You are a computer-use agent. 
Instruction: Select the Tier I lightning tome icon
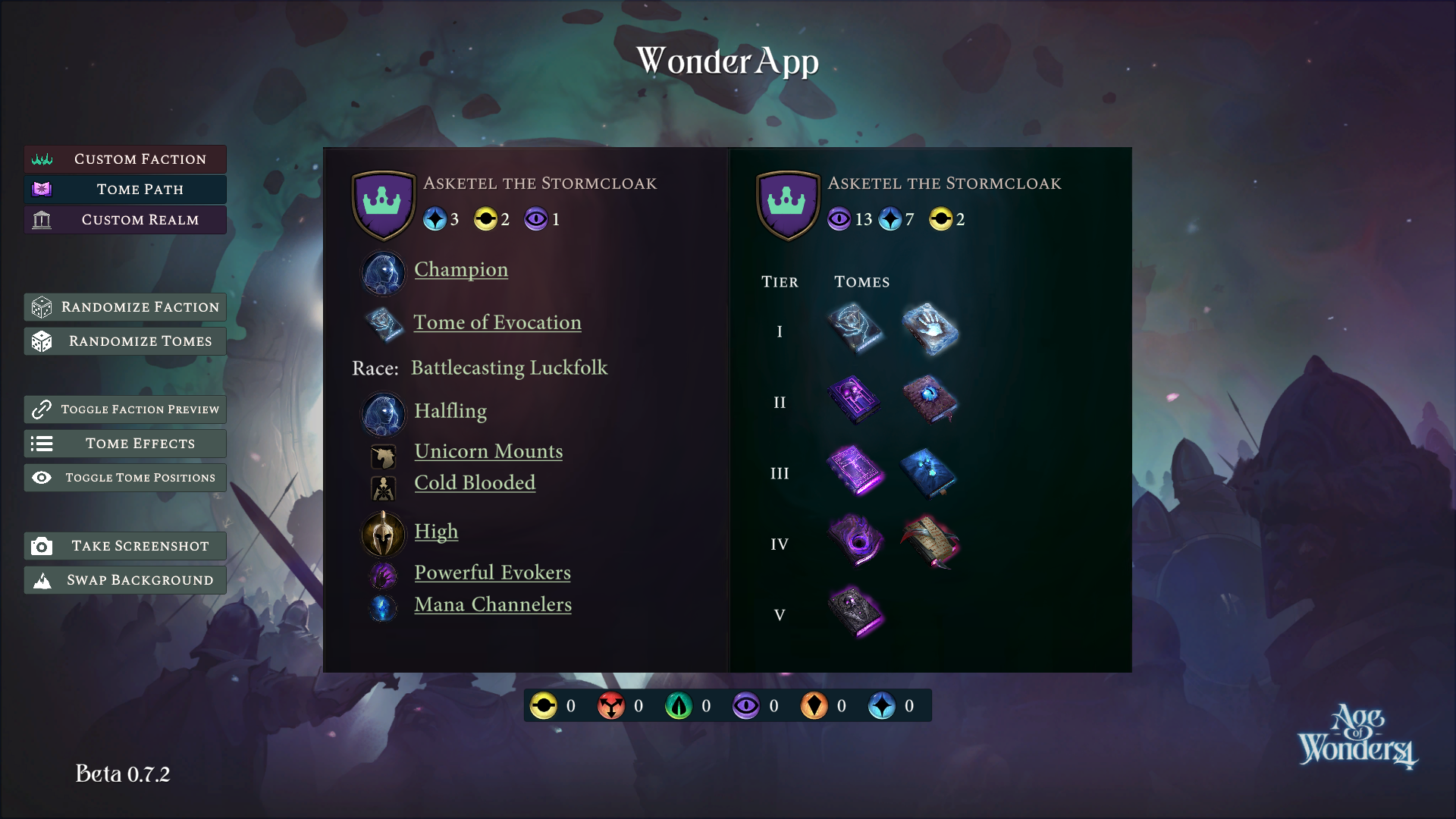click(x=855, y=329)
